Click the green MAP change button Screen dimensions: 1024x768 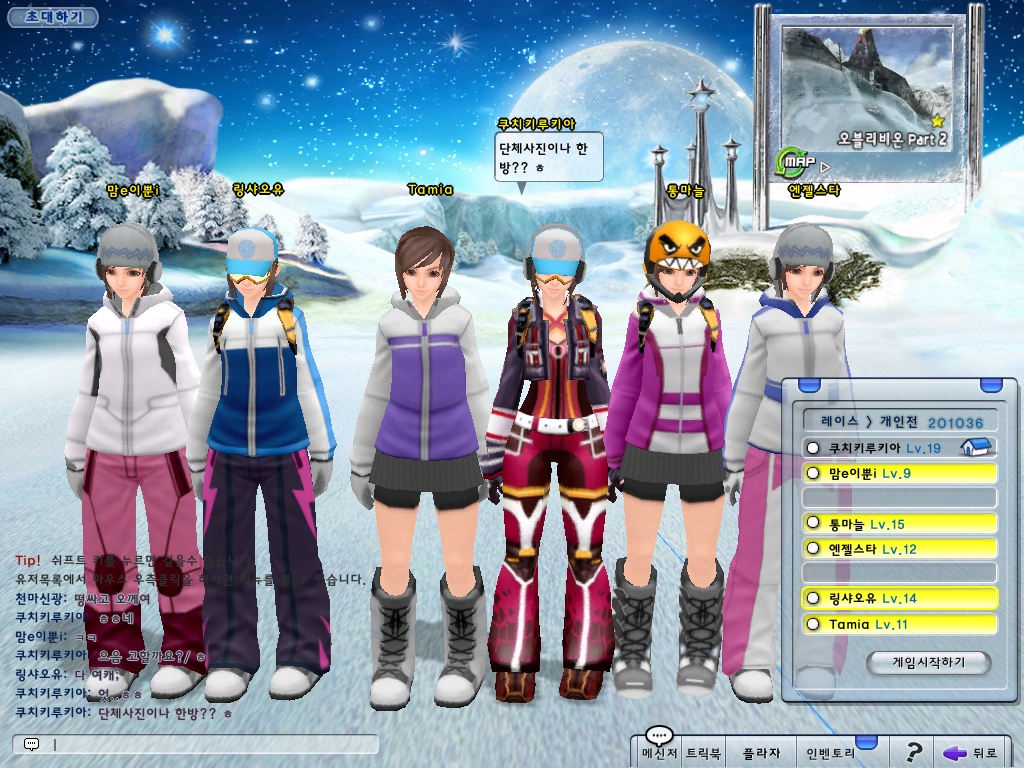click(793, 161)
